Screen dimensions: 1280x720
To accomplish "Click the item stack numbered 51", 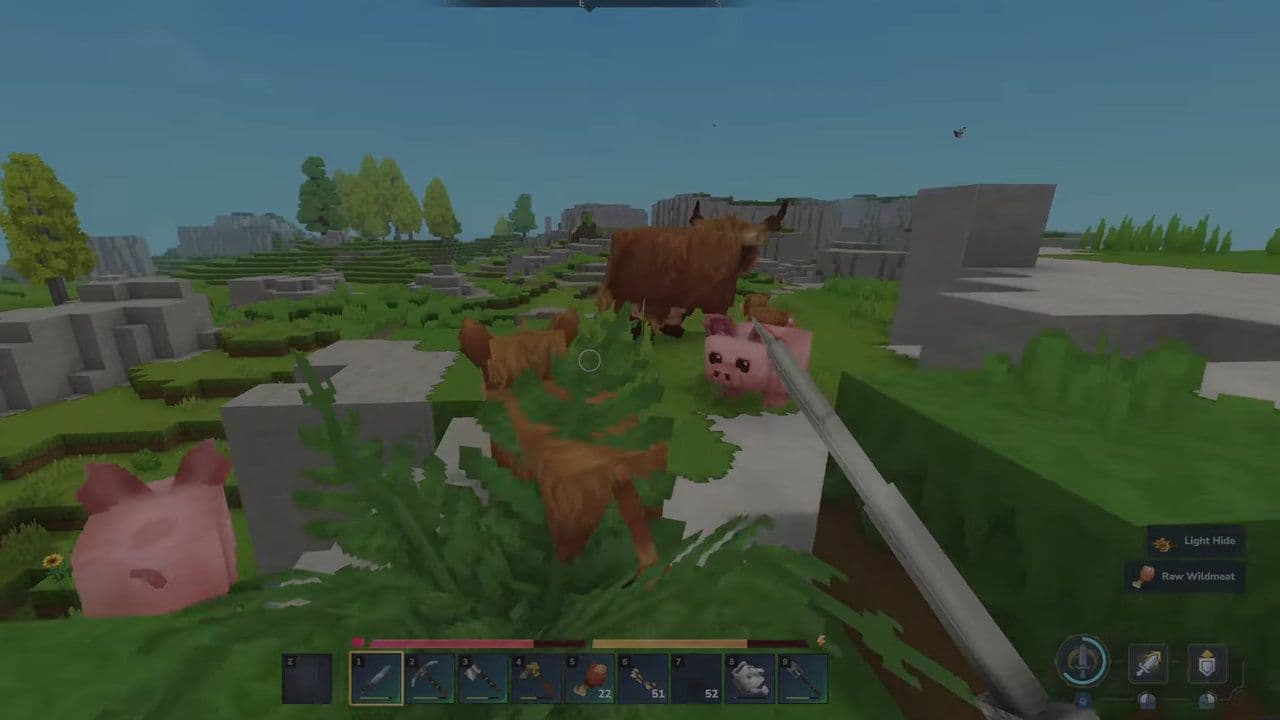I will coord(644,678).
